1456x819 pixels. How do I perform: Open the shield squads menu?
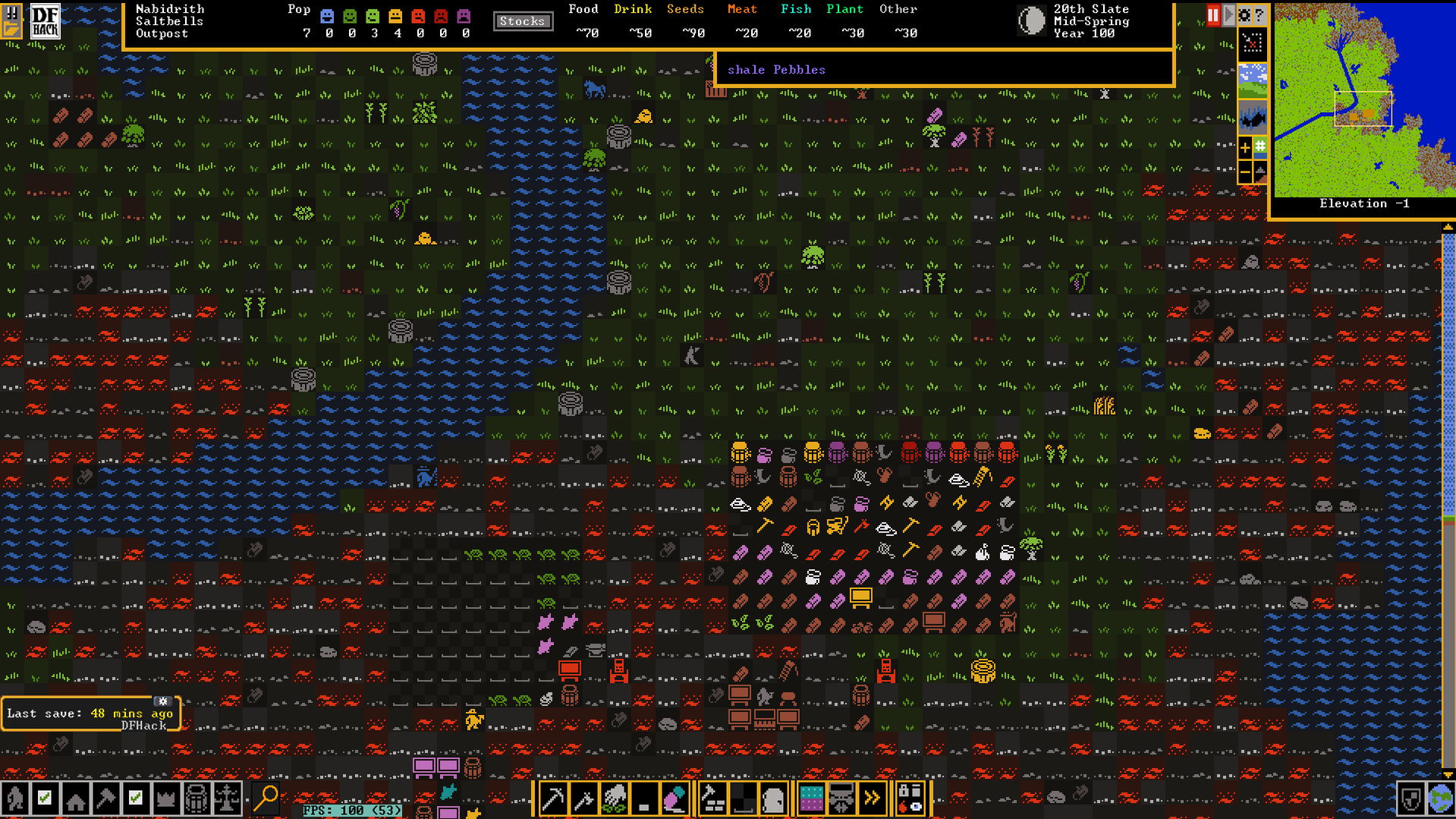pos(1410,799)
